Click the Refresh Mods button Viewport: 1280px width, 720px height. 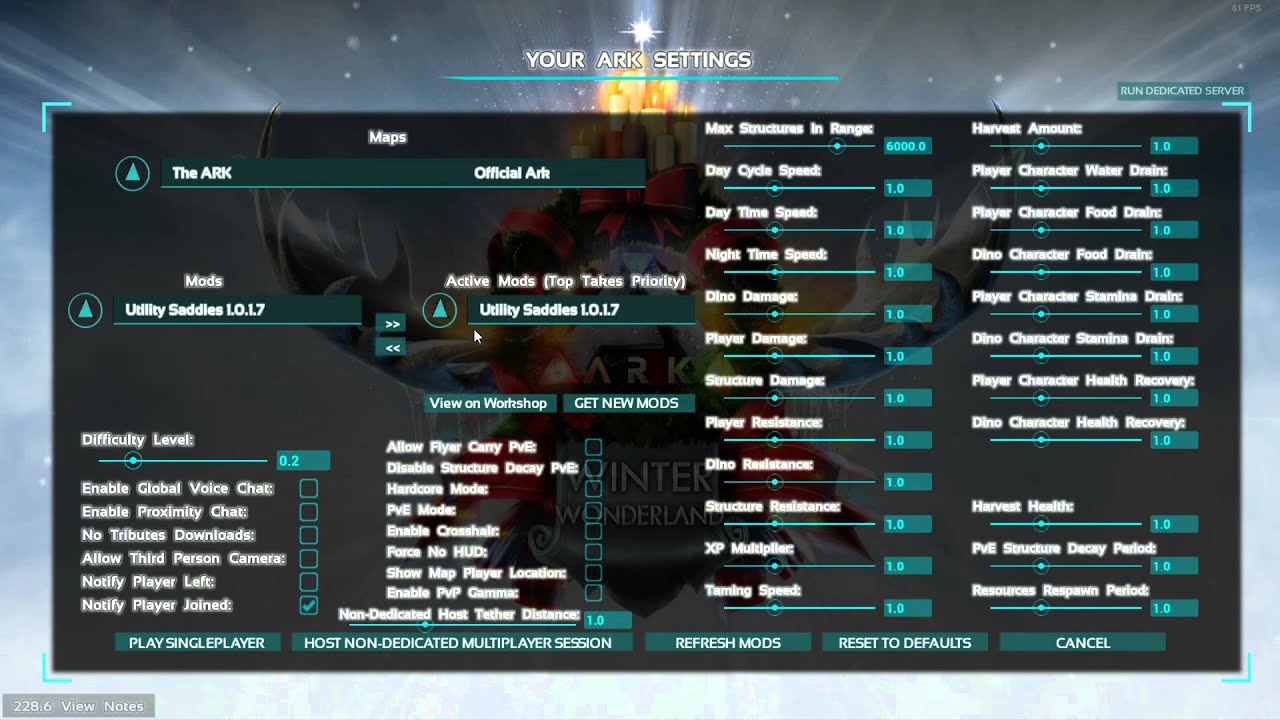pos(728,643)
